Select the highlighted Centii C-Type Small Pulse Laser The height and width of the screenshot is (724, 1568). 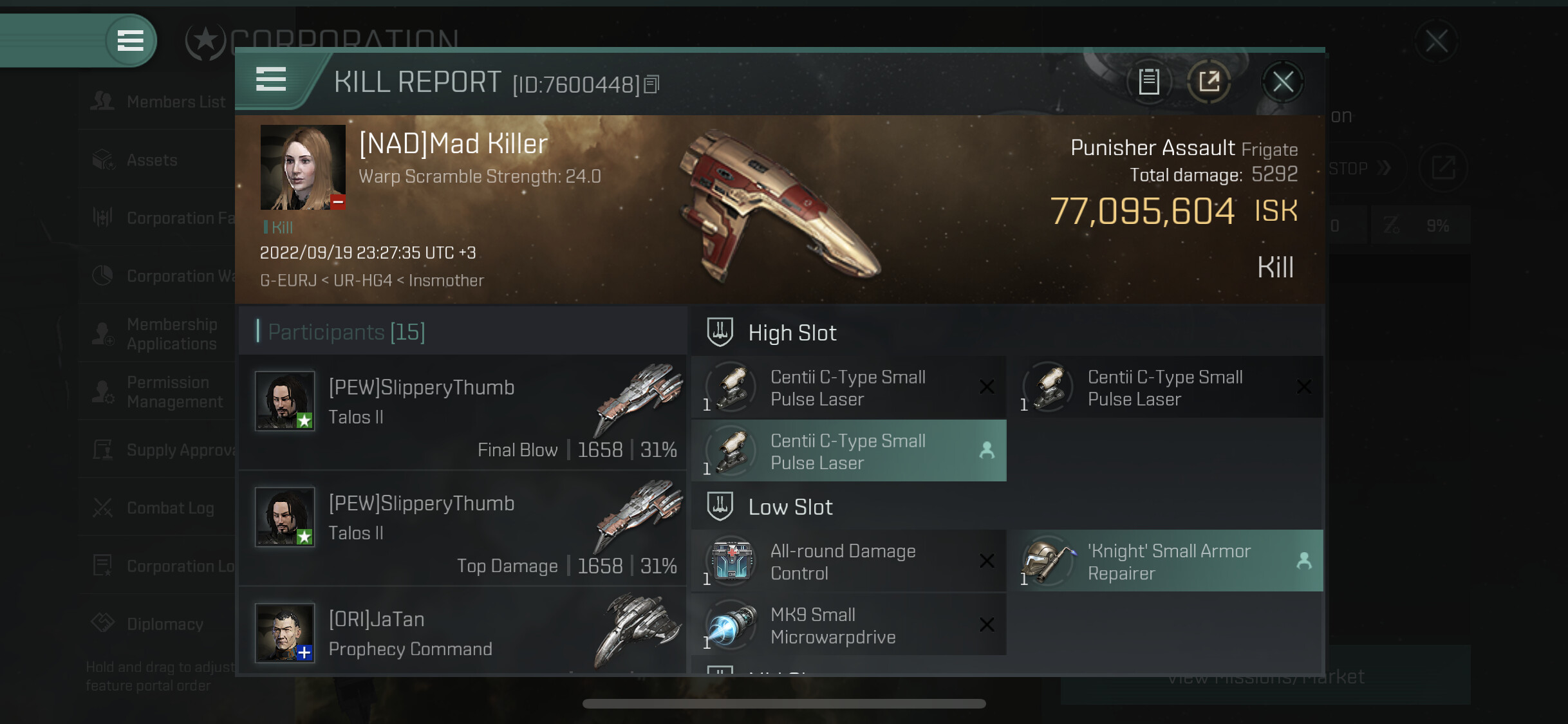tap(848, 451)
